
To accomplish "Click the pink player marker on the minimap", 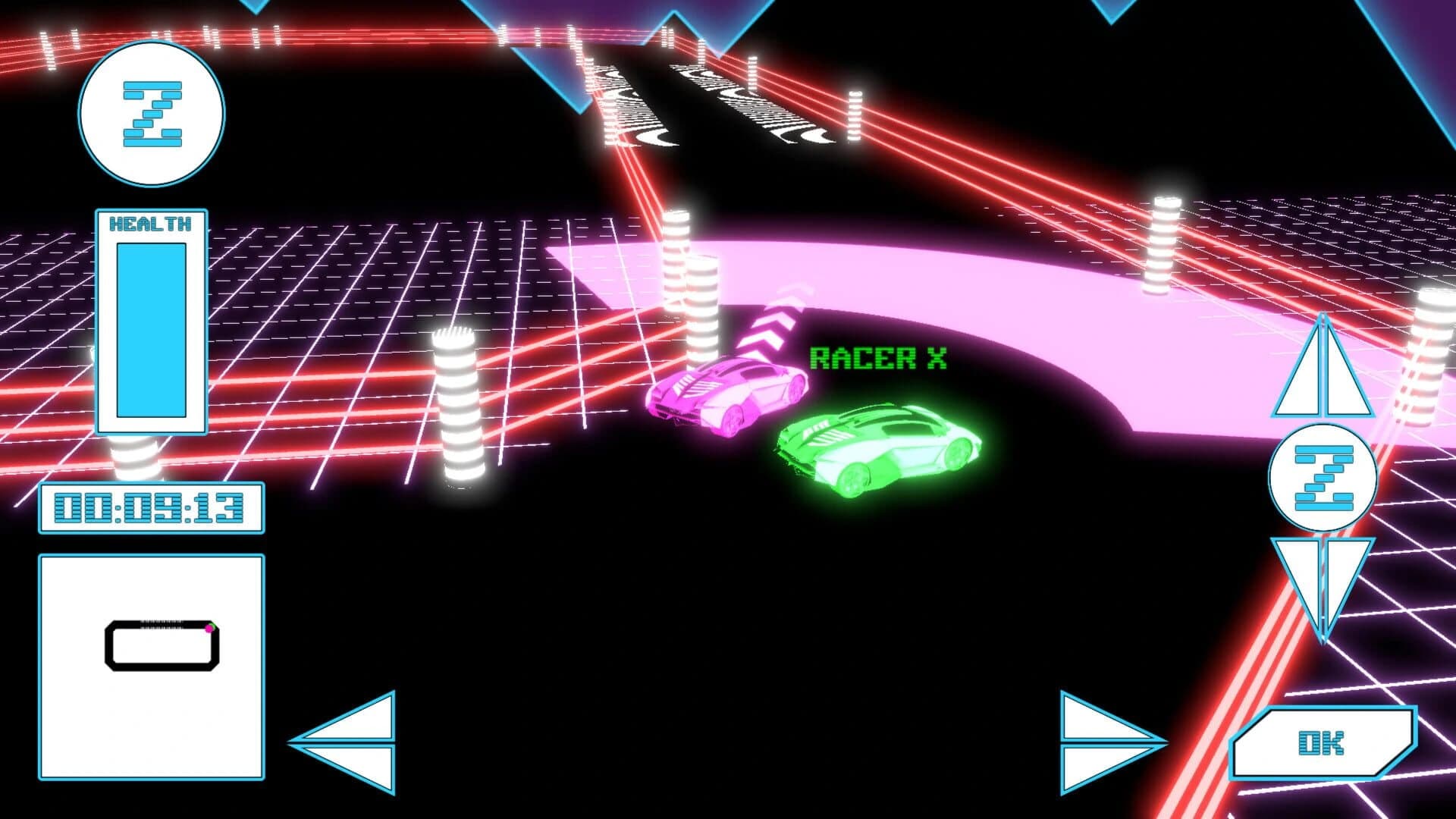I will point(209,628).
